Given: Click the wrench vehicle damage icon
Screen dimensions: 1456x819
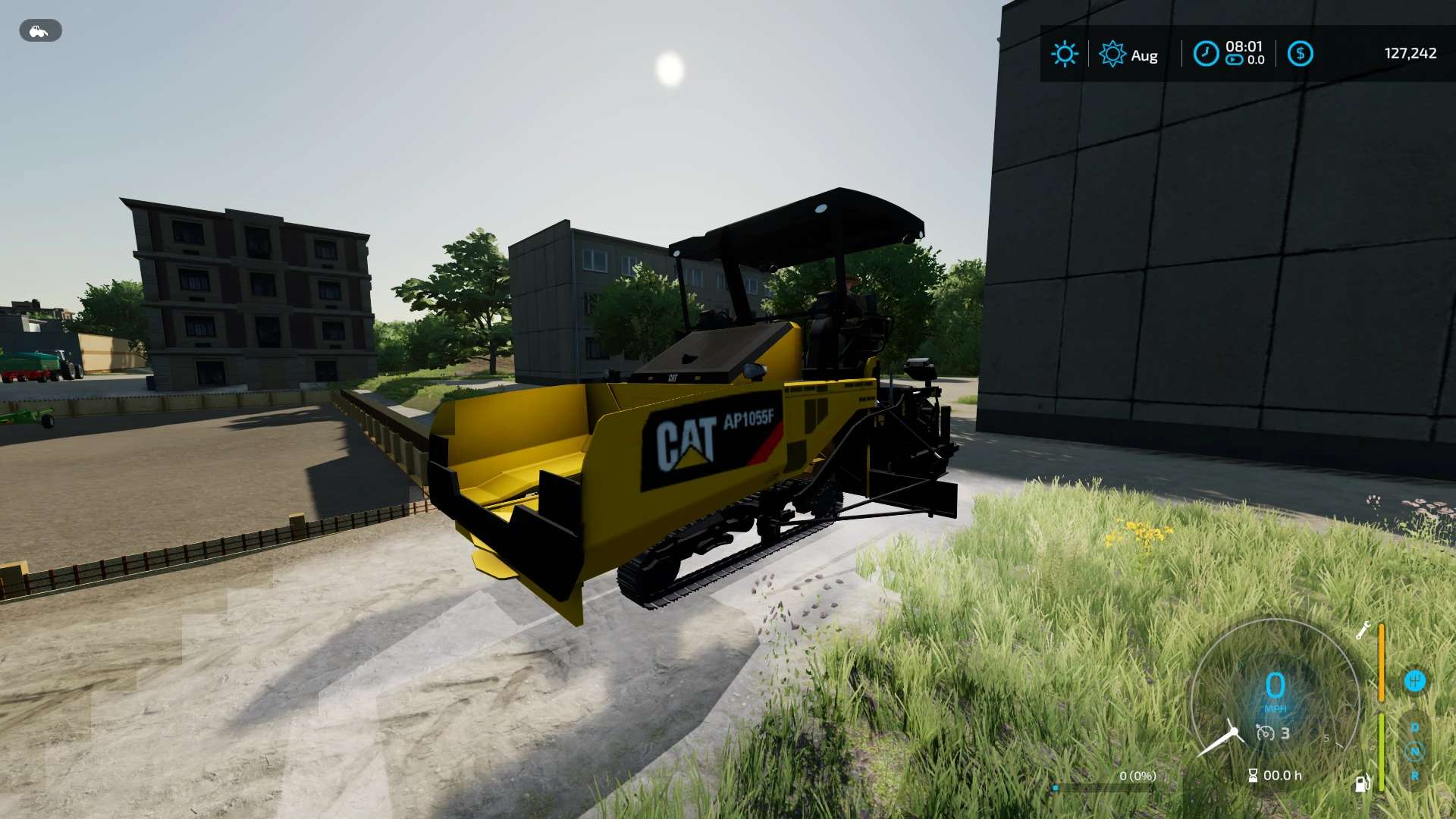Looking at the screenshot, I should 1363,630.
